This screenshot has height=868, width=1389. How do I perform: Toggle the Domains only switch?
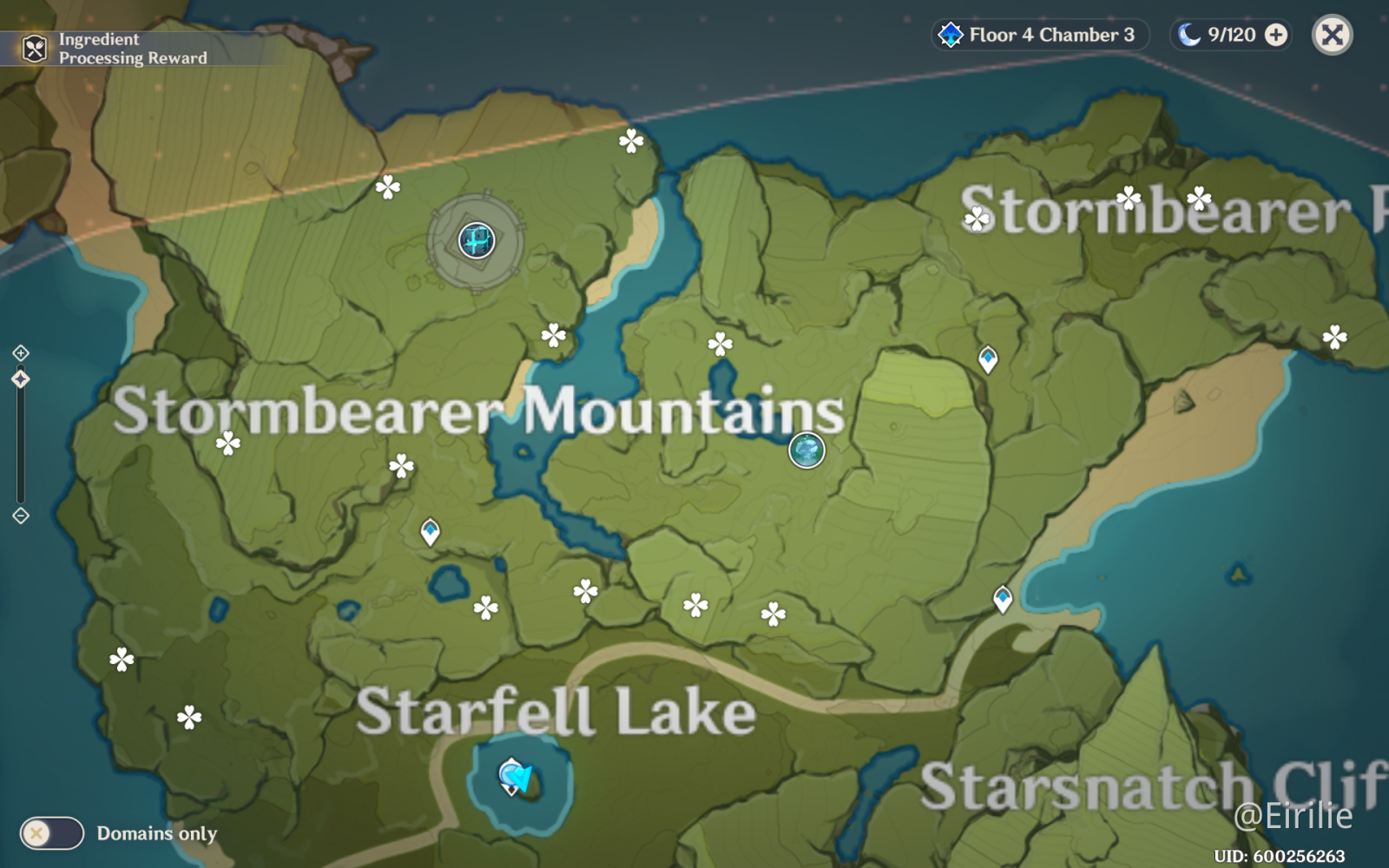pyautogui.click(x=52, y=833)
